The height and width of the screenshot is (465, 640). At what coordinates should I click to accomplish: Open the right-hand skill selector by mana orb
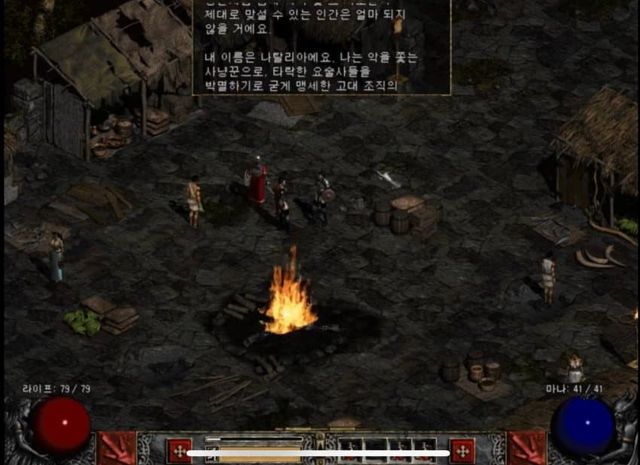click(x=526, y=448)
